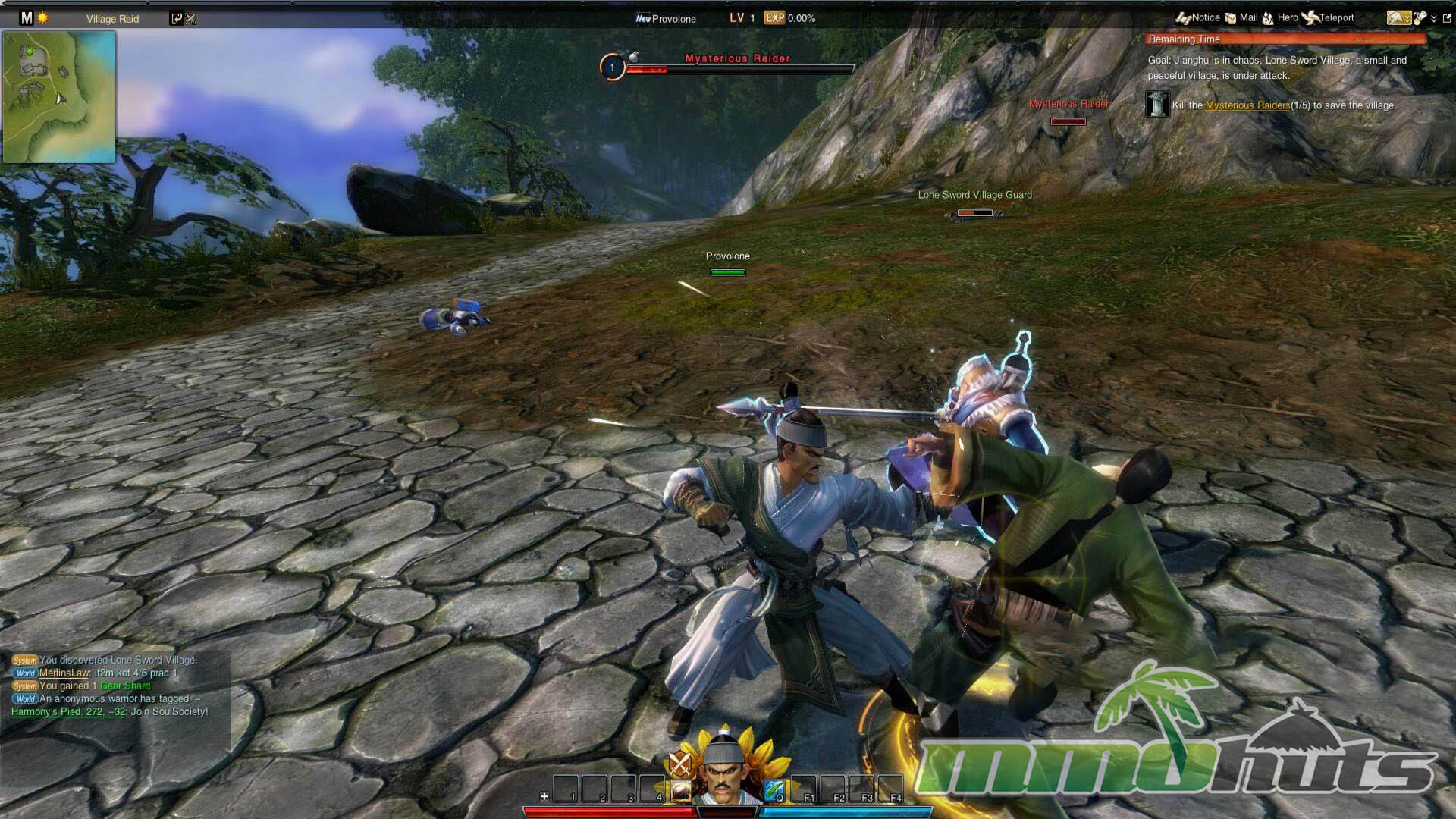Open the Mail inbox
Image resolution: width=1456 pixels, height=819 pixels.
coord(1241,17)
